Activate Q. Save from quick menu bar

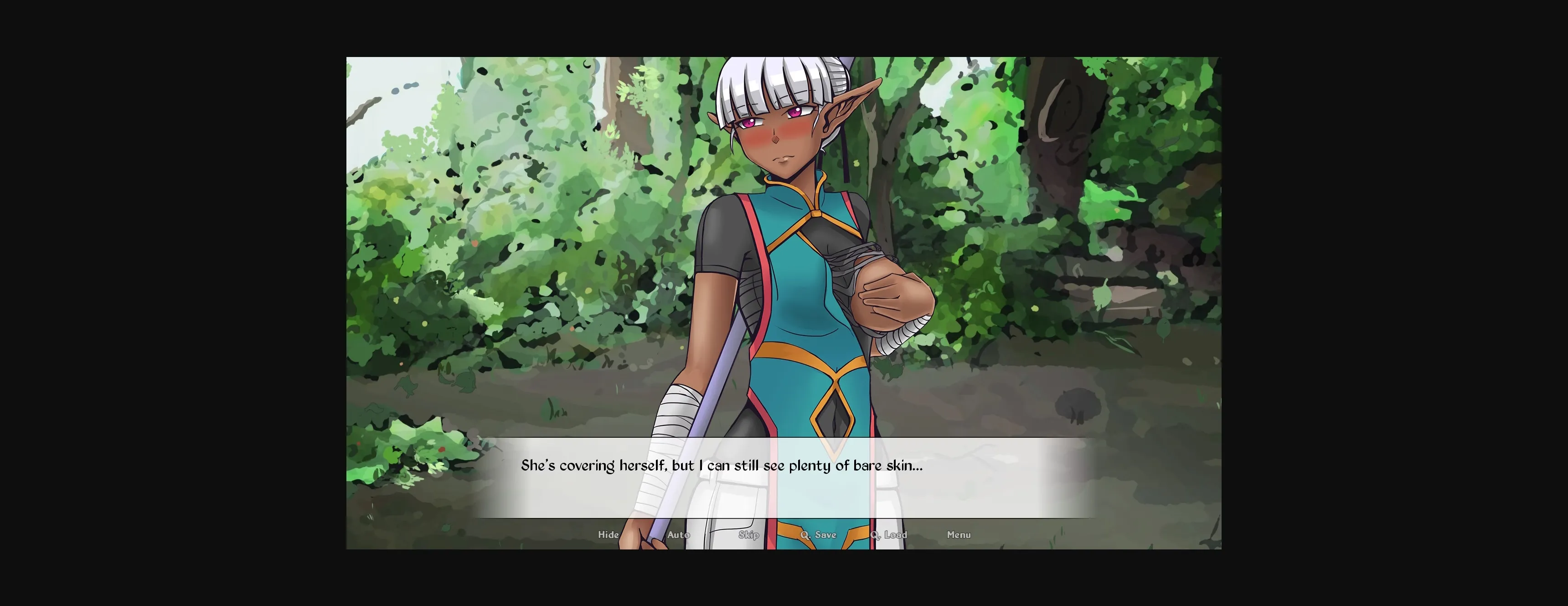[x=819, y=534]
